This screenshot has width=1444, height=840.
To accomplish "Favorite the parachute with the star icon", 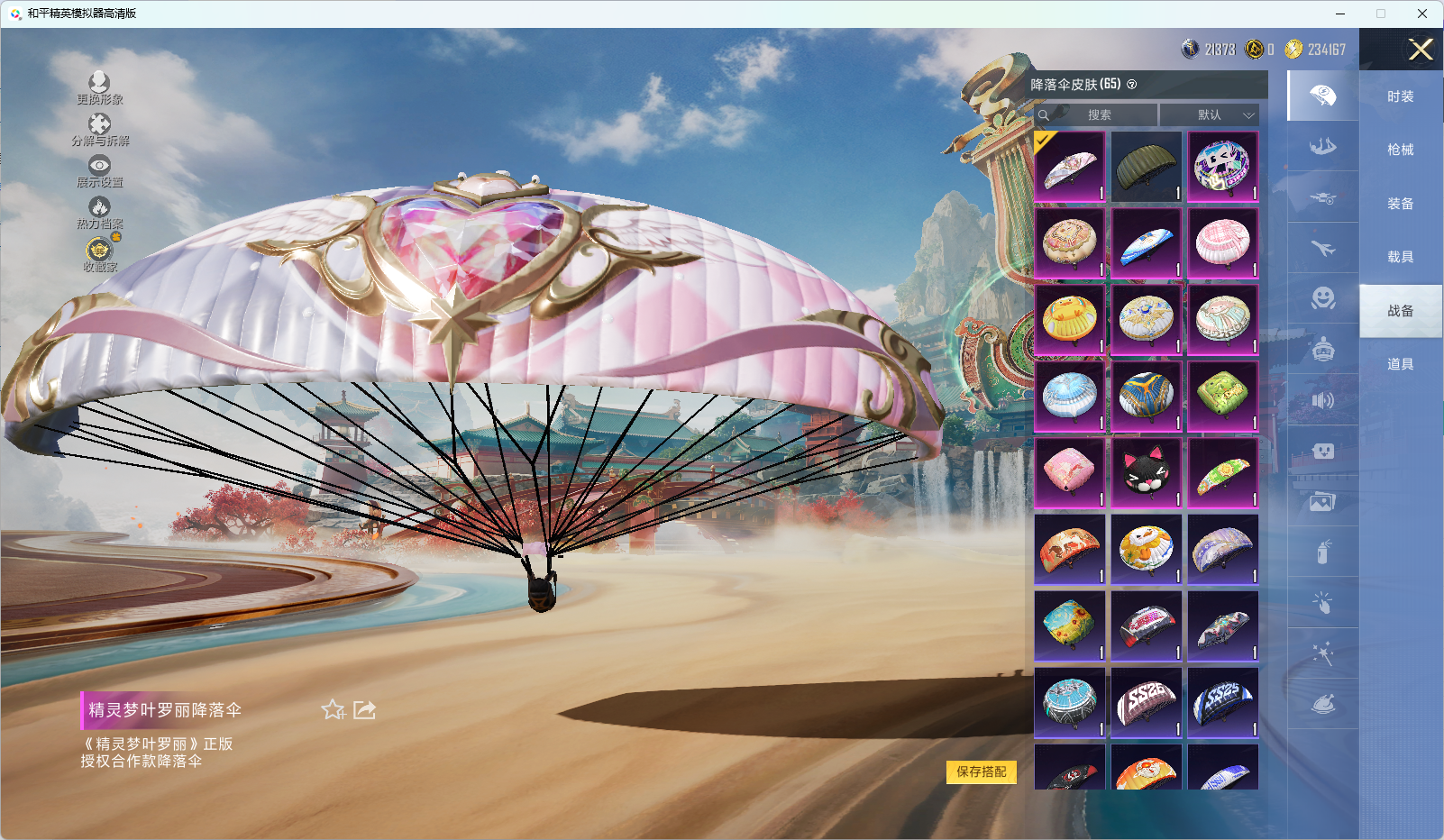I will [333, 710].
